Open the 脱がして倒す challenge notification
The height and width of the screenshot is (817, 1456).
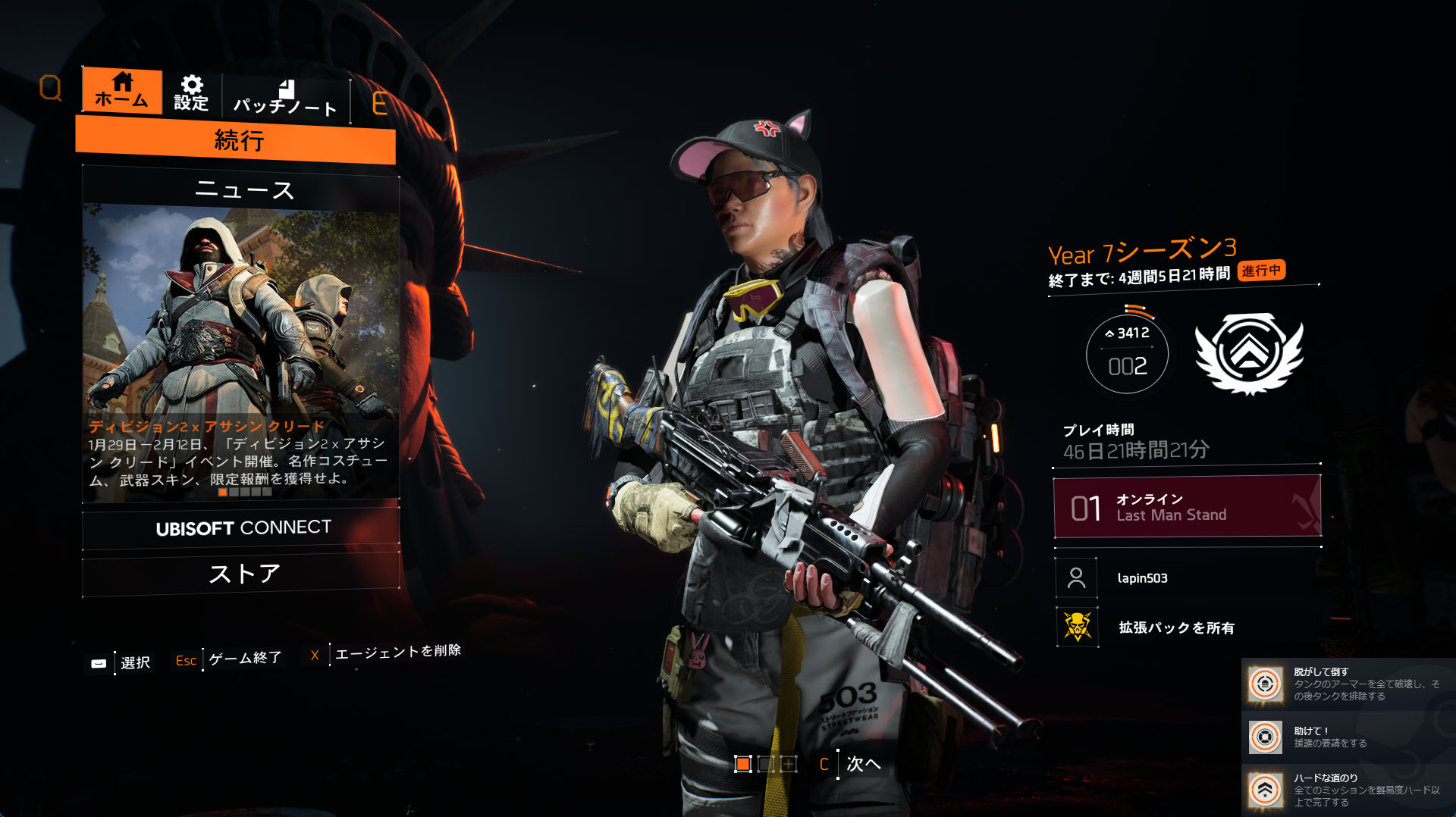click(x=1346, y=684)
